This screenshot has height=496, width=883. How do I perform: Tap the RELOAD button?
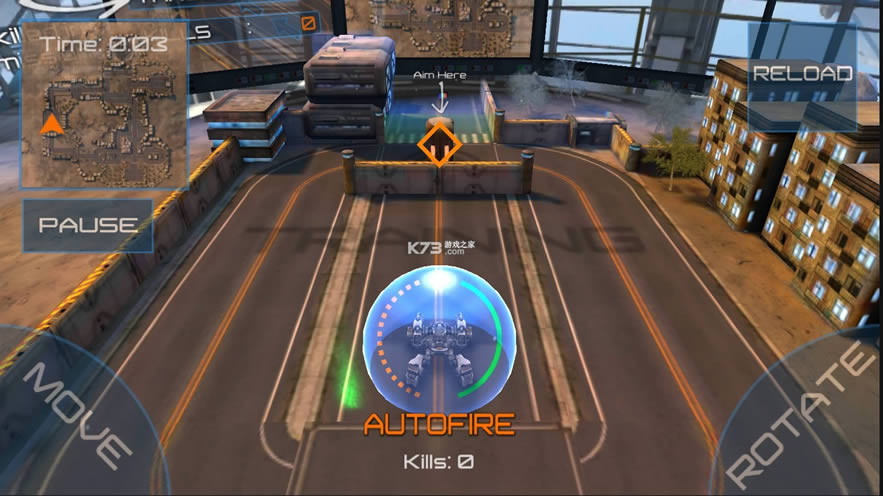coord(802,74)
